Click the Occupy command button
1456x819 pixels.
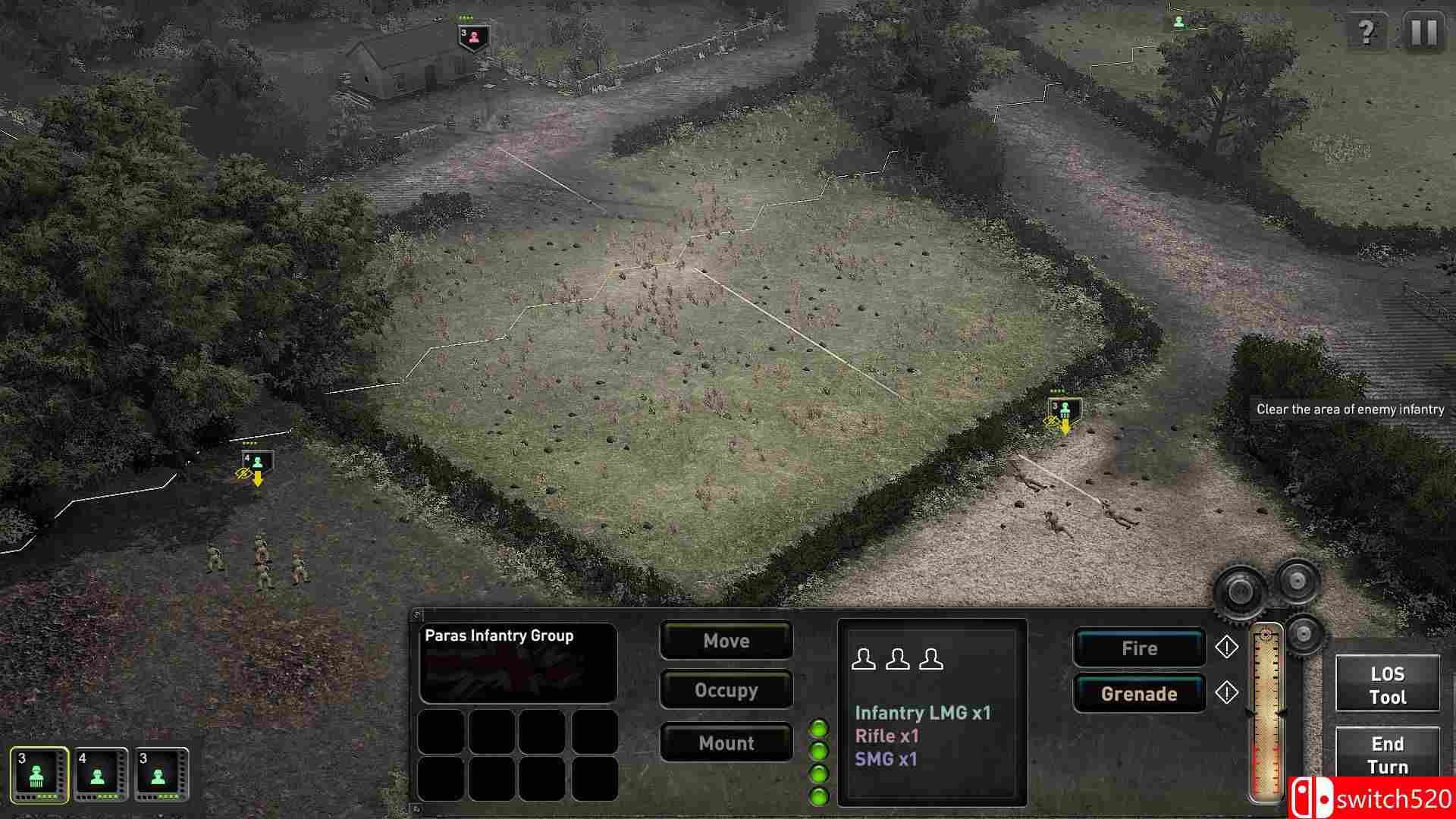tap(725, 691)
